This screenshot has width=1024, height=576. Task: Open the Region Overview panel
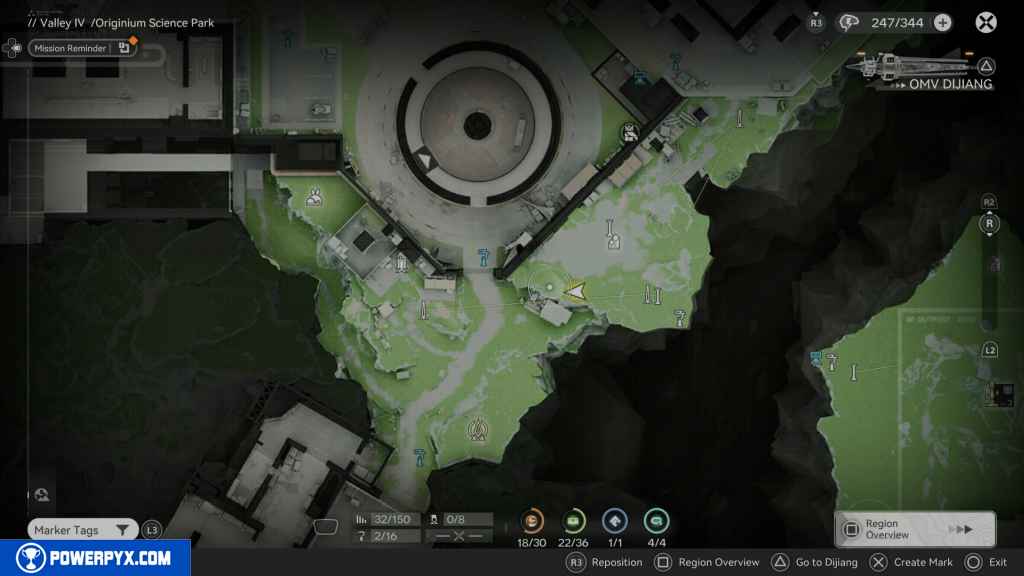914,529
